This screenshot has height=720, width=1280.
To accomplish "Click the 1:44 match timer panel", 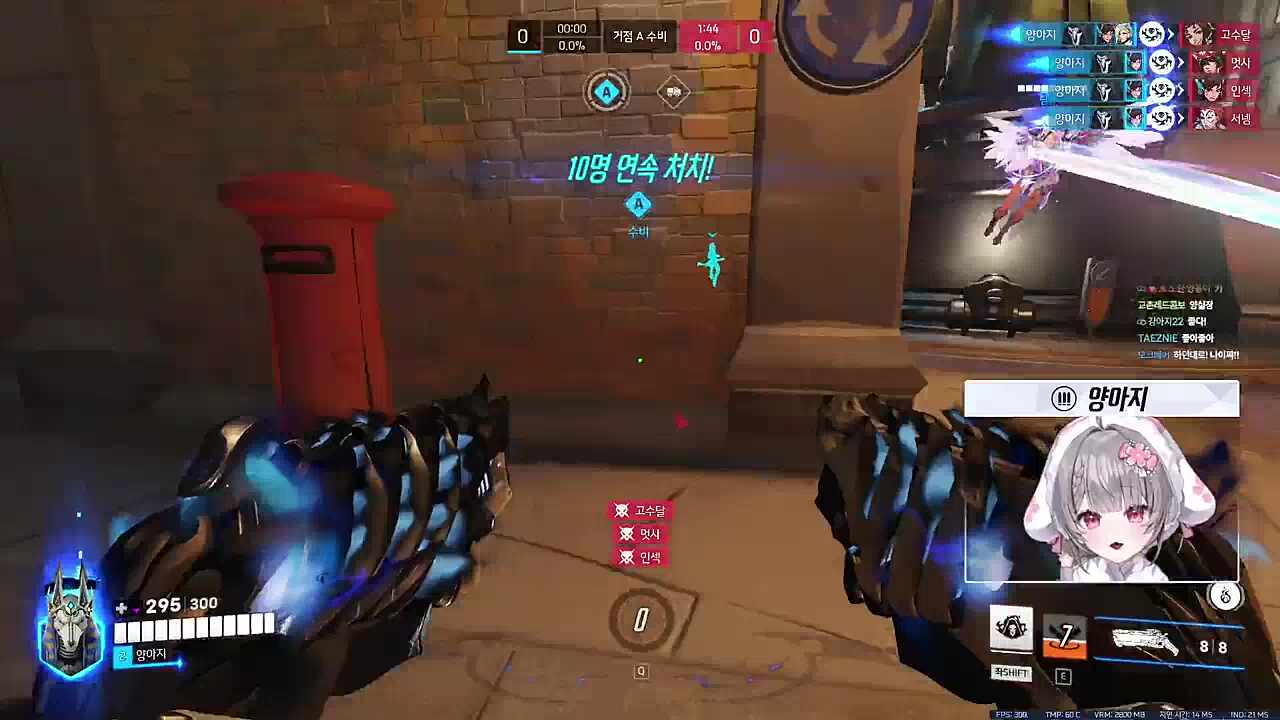I will click(706, 34).
